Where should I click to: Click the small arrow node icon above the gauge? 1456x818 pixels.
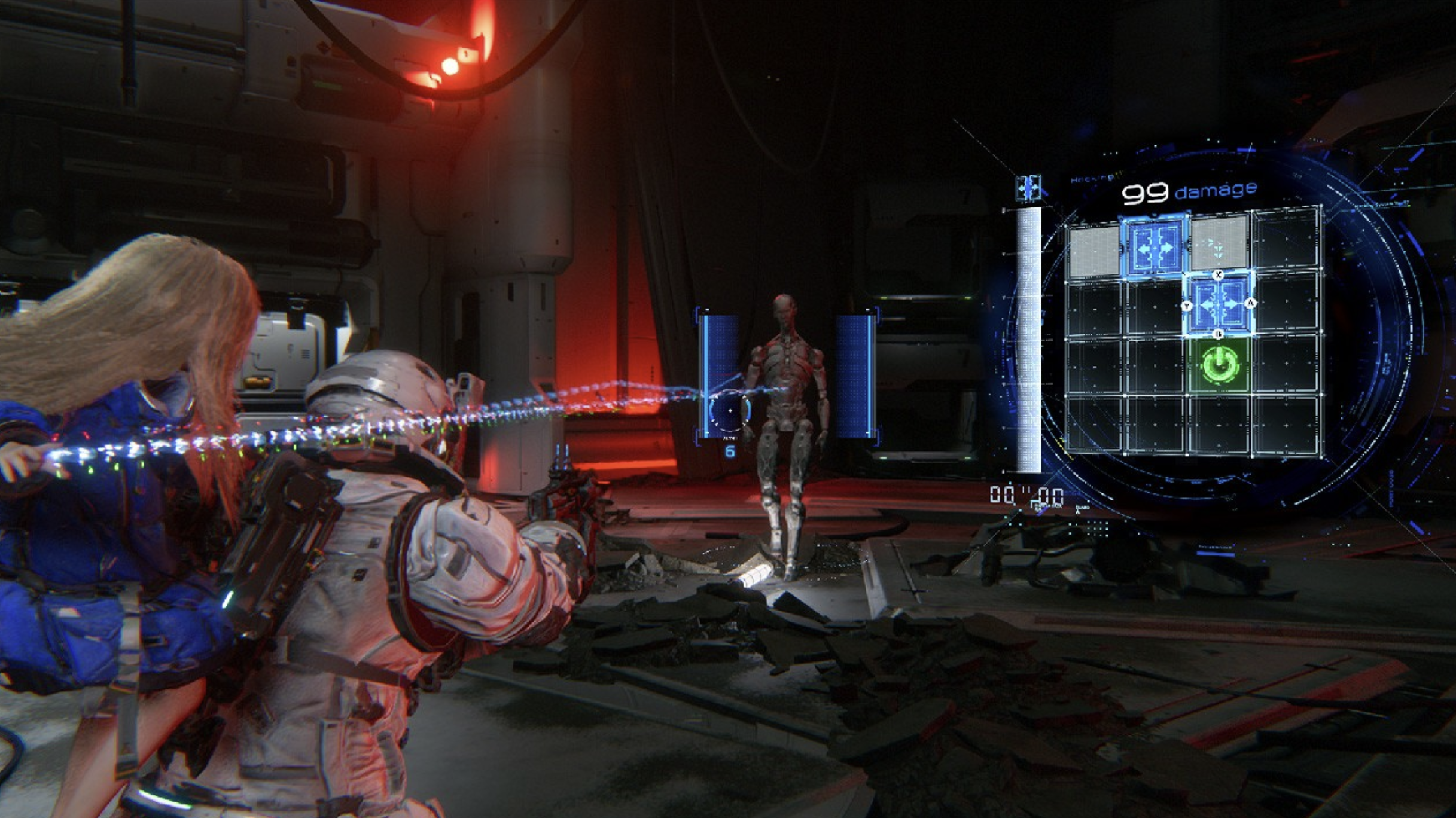pos(1028,188)
